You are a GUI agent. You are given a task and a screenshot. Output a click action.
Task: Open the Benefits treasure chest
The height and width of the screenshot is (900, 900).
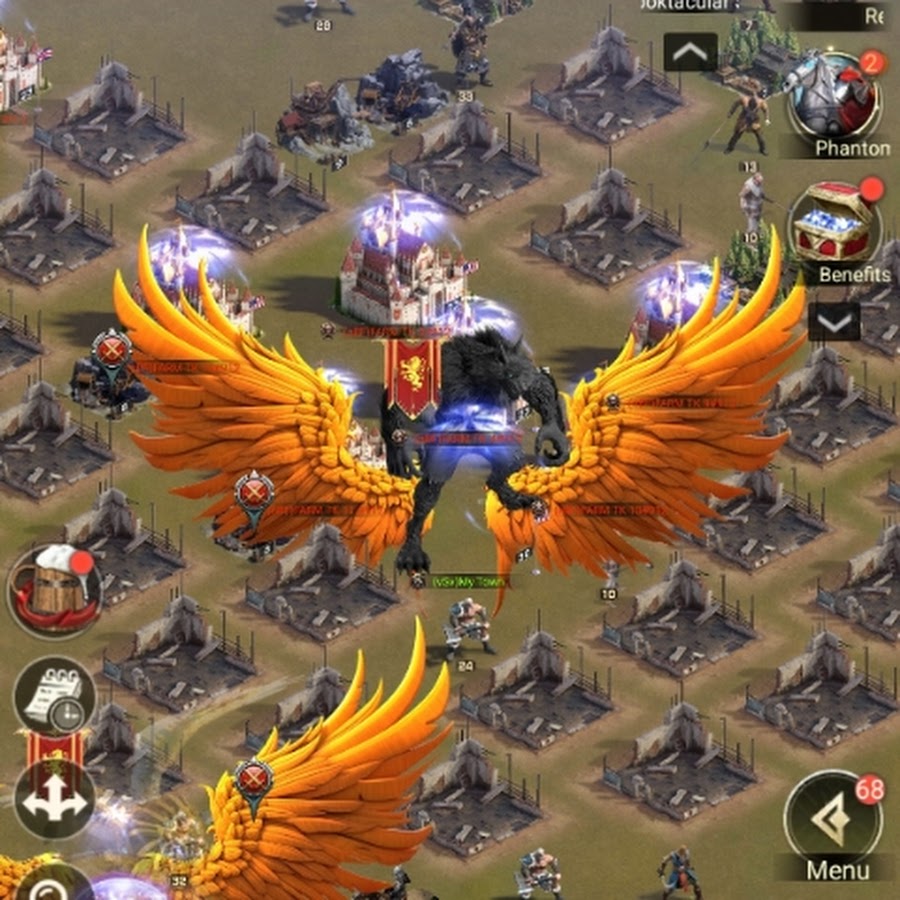click(834, 224)
